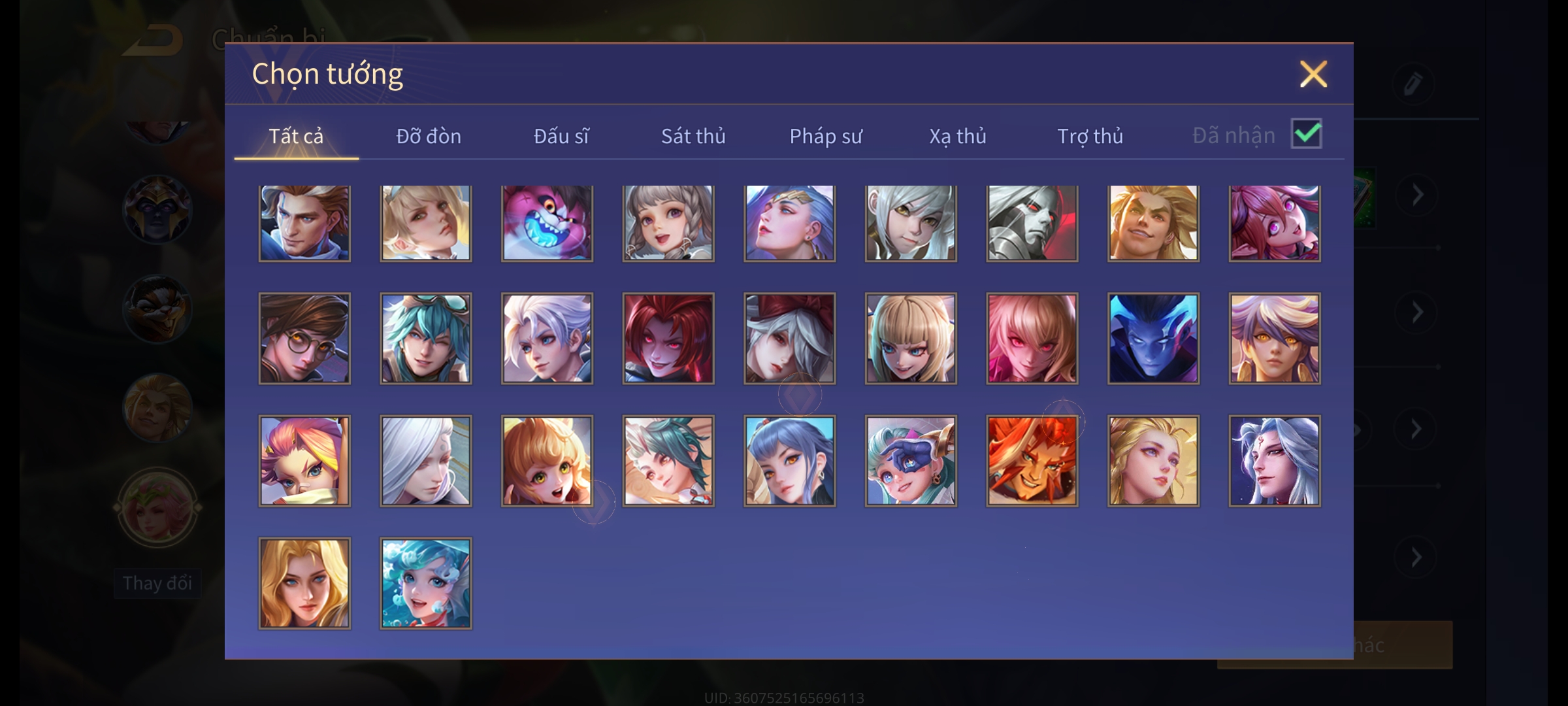The height and width of the screenshot is (706, 1568).
Task: Select the silver armored red-eyed hero
Action: (1032, 223)
